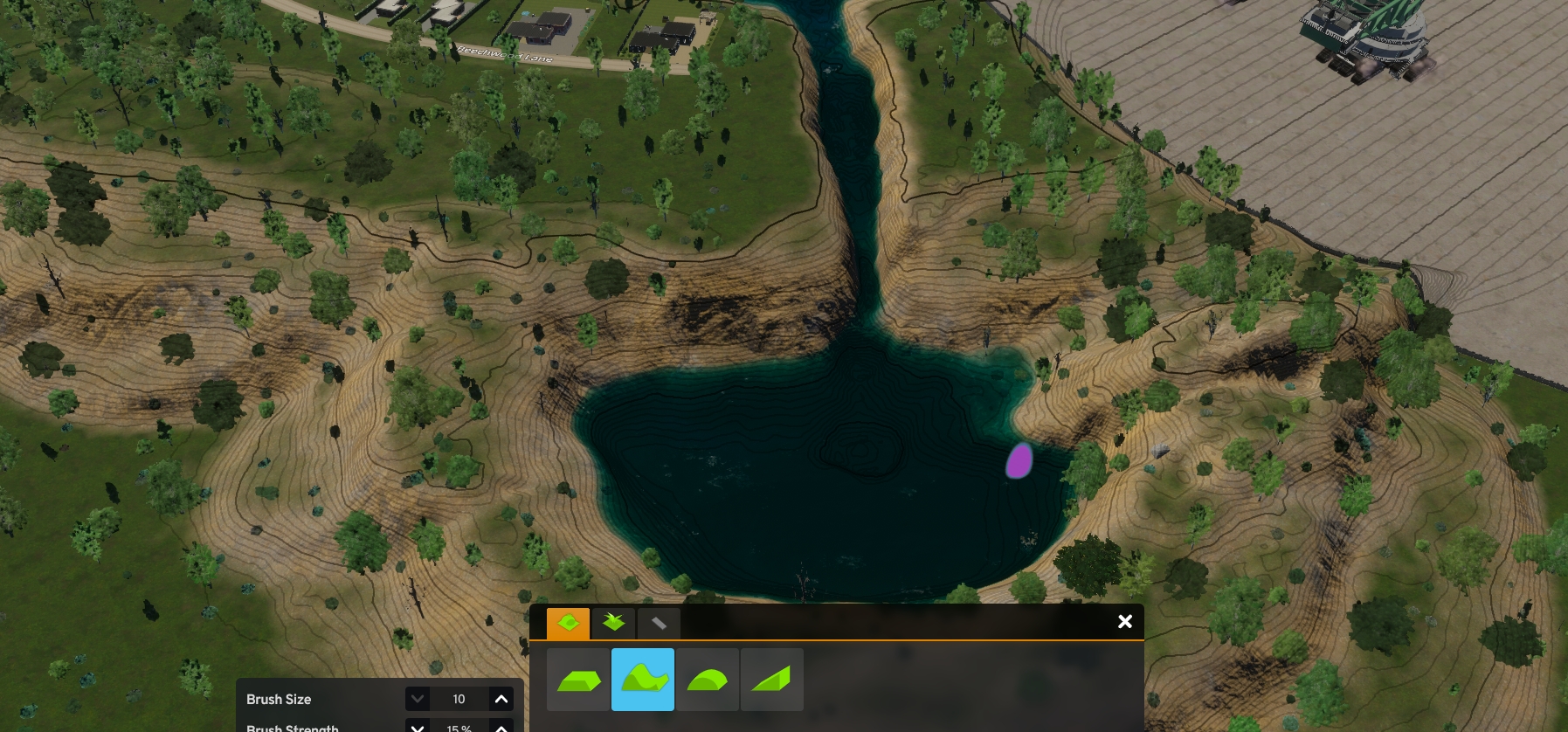Decrease Brush Size using the down arrow

click(418, 699)
